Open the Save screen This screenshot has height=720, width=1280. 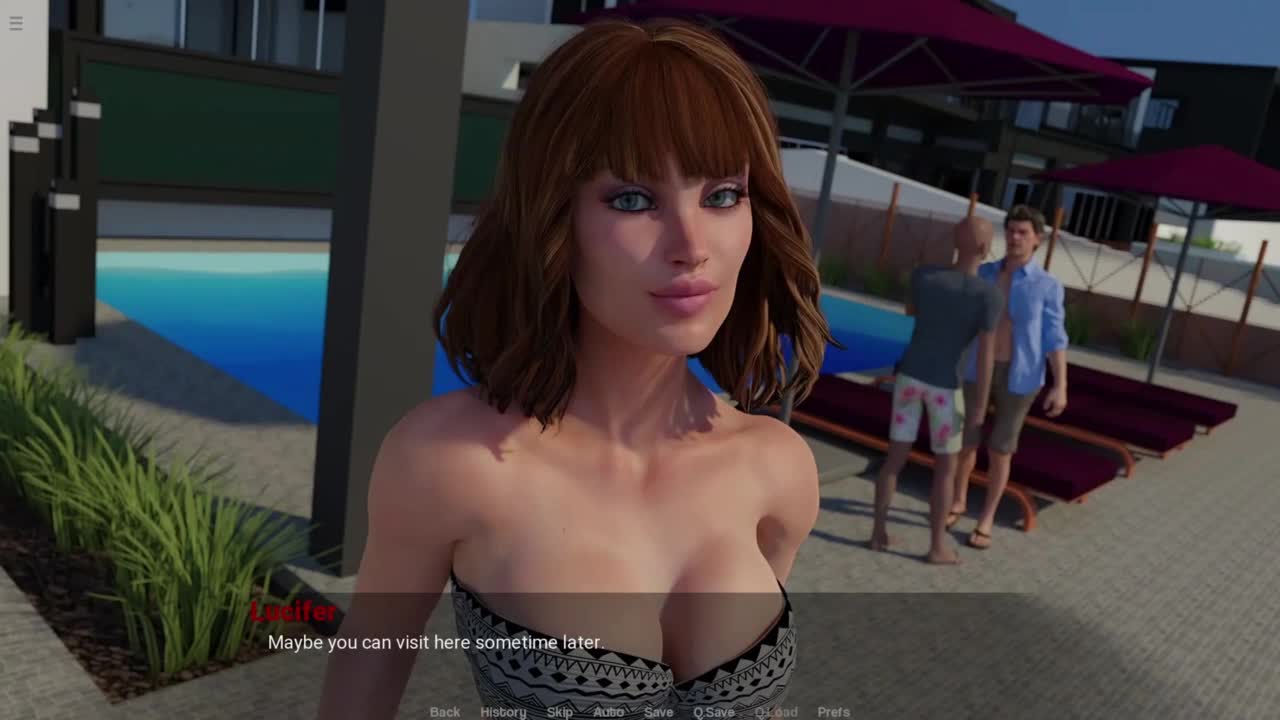658,712
